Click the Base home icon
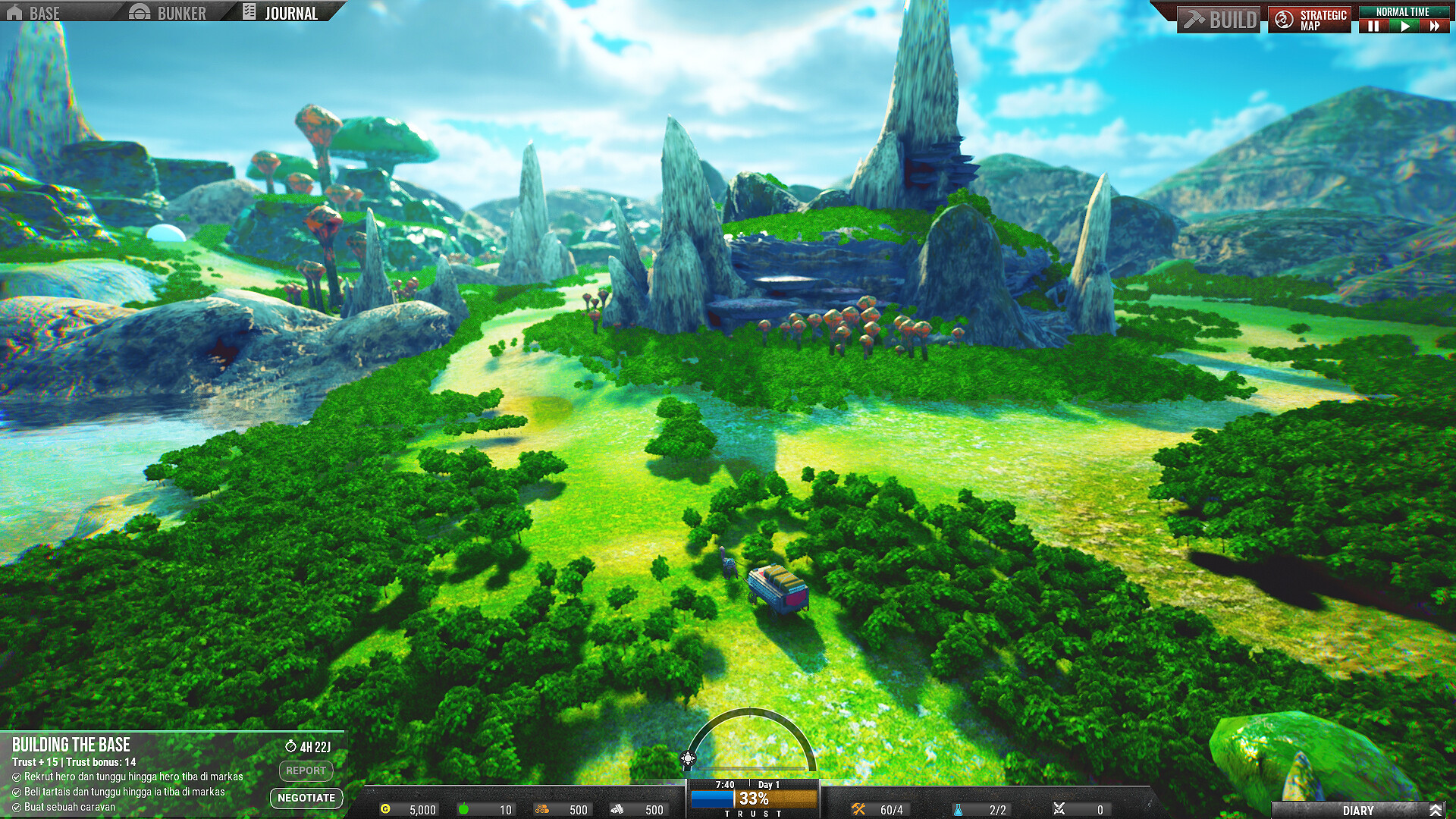The image size is (1456, 819). 14,12
